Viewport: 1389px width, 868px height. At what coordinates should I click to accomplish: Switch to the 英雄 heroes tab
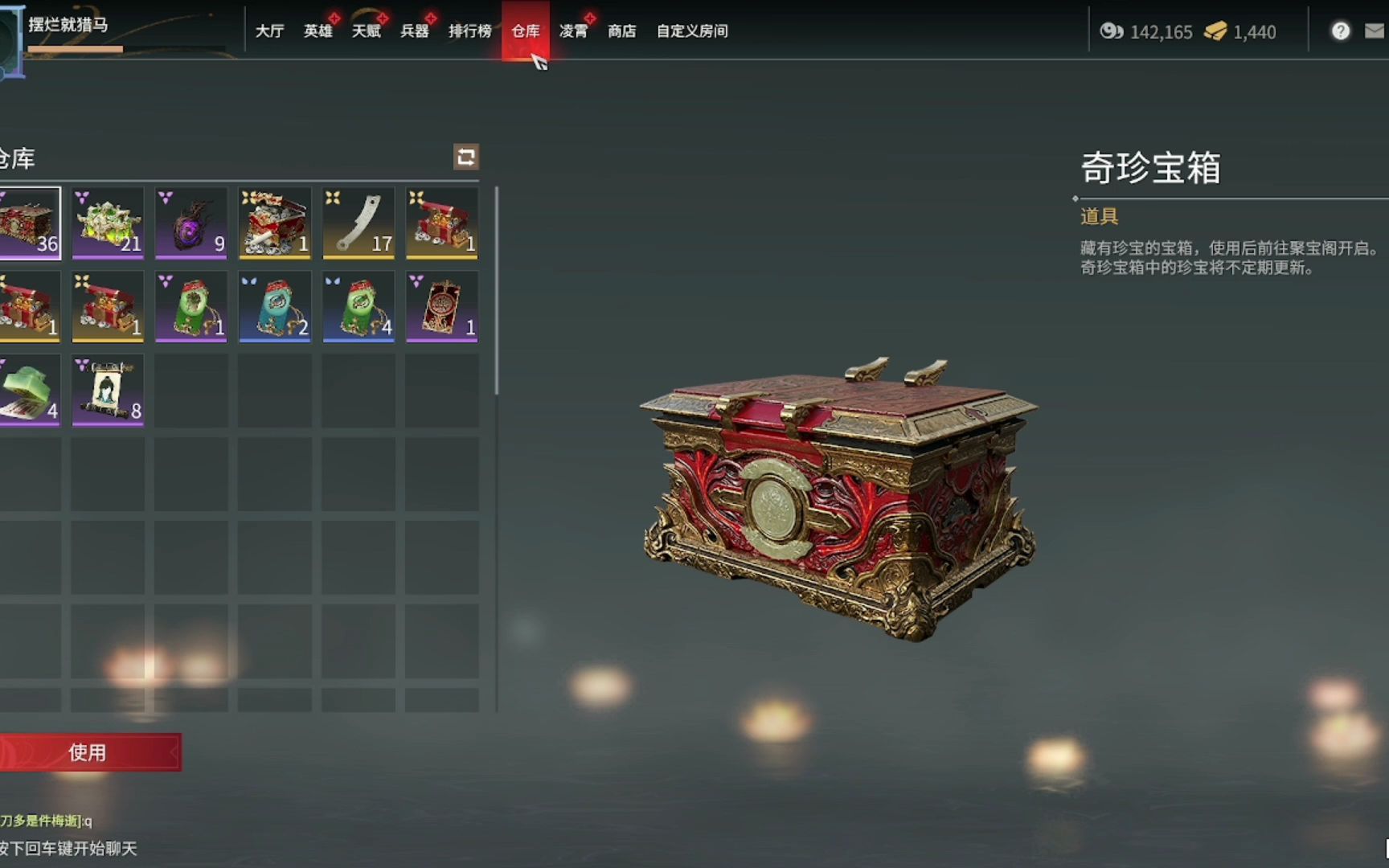(x=318, y=31)
